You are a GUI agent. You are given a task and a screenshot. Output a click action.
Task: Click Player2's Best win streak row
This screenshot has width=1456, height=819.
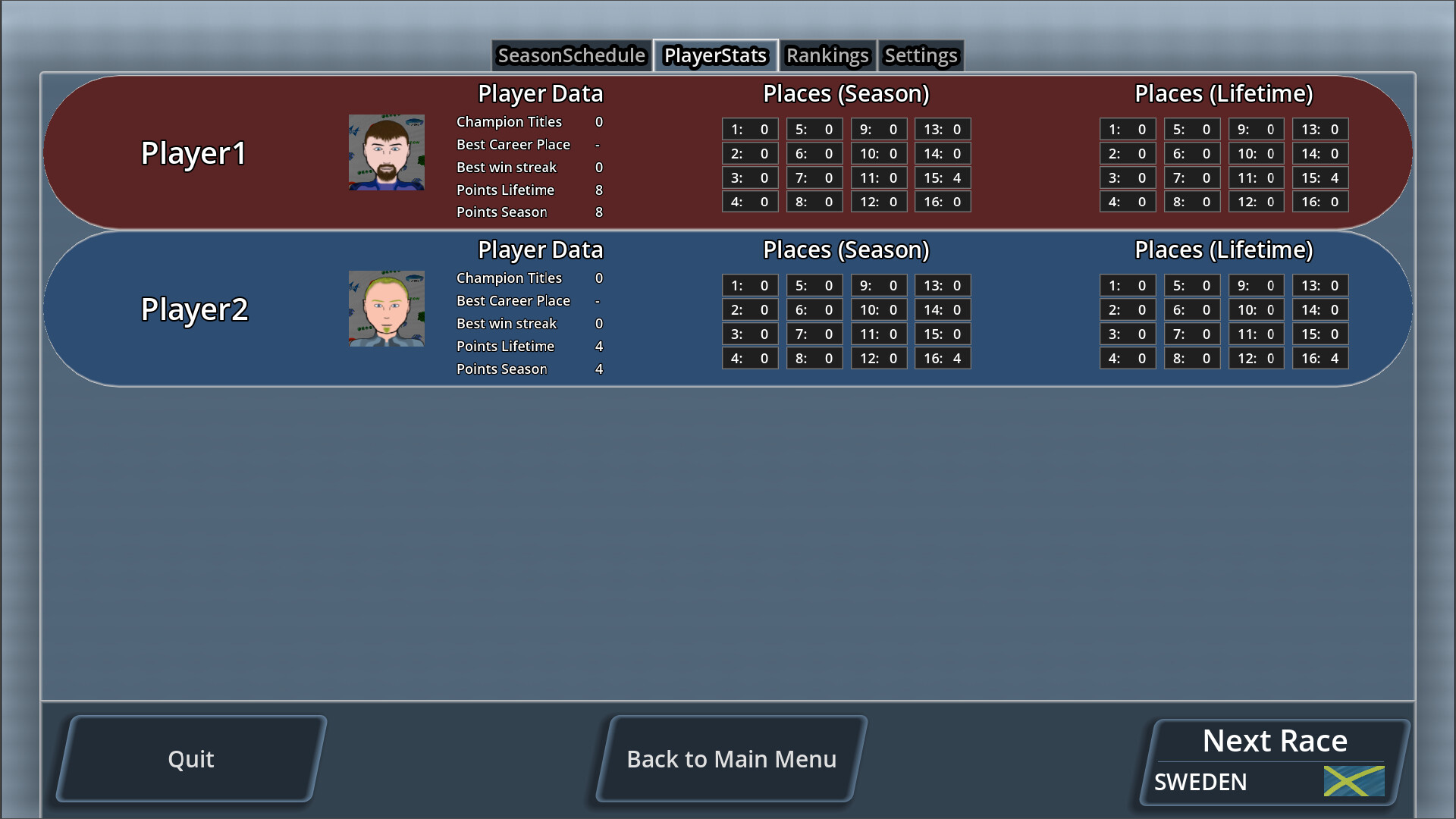pos(529,323)
